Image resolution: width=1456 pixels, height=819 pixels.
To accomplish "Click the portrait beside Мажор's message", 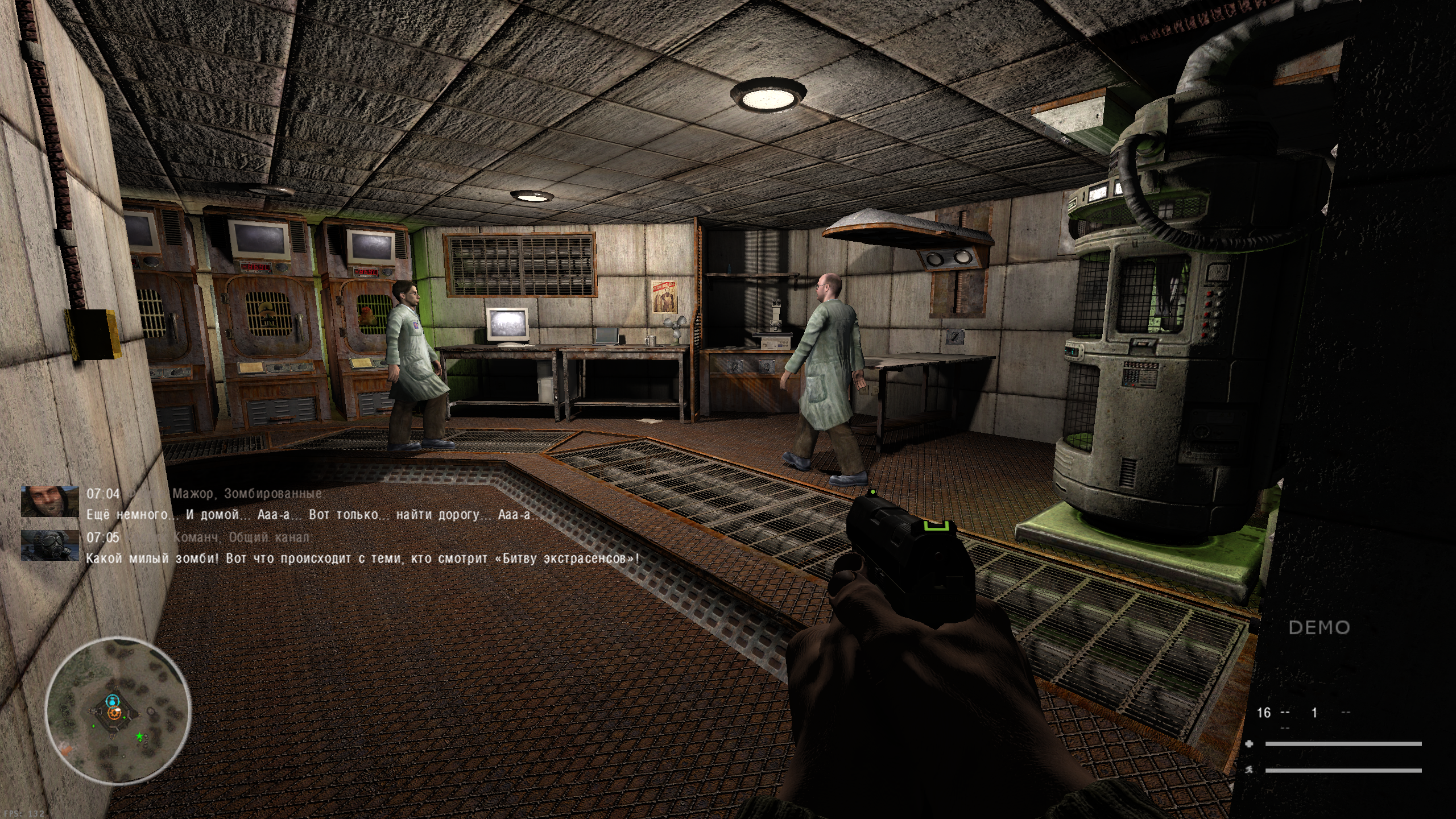I will pos(50,501).
